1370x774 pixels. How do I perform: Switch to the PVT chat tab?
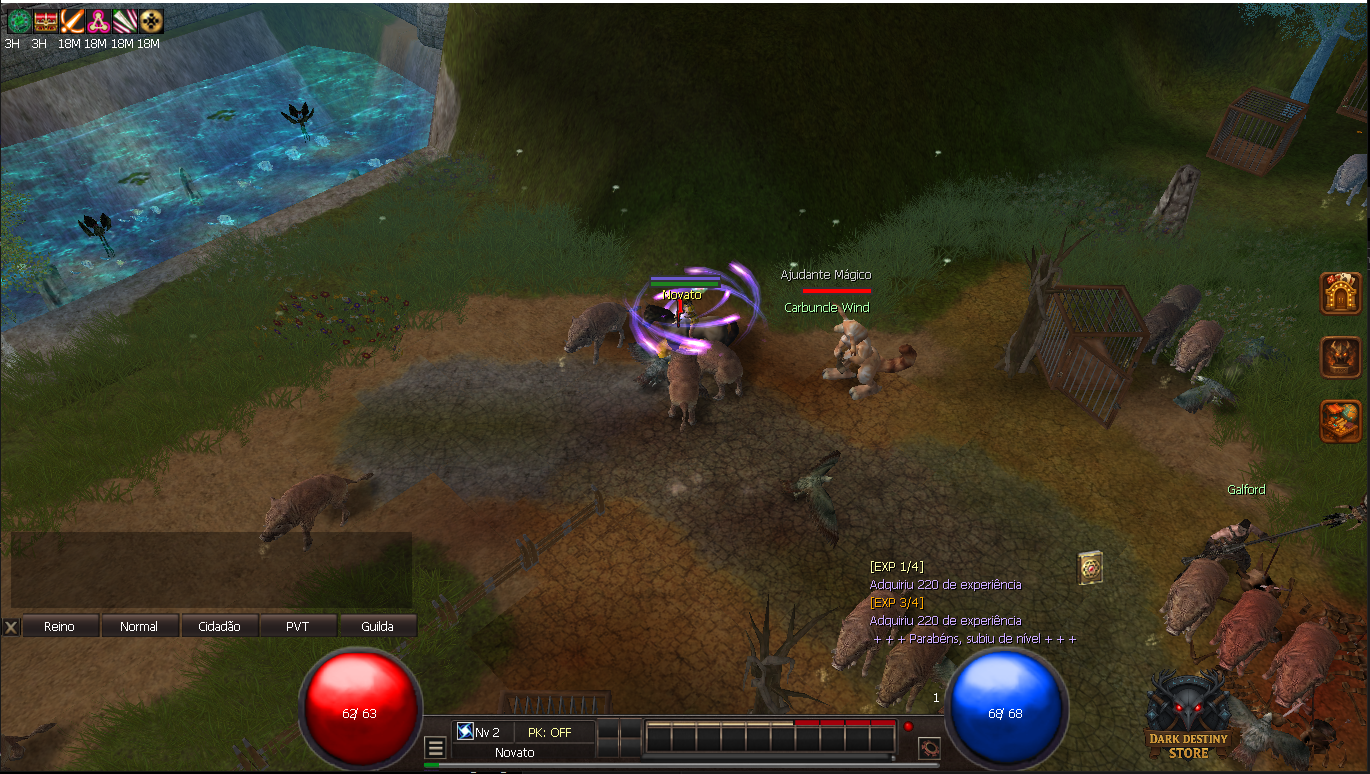297,626
